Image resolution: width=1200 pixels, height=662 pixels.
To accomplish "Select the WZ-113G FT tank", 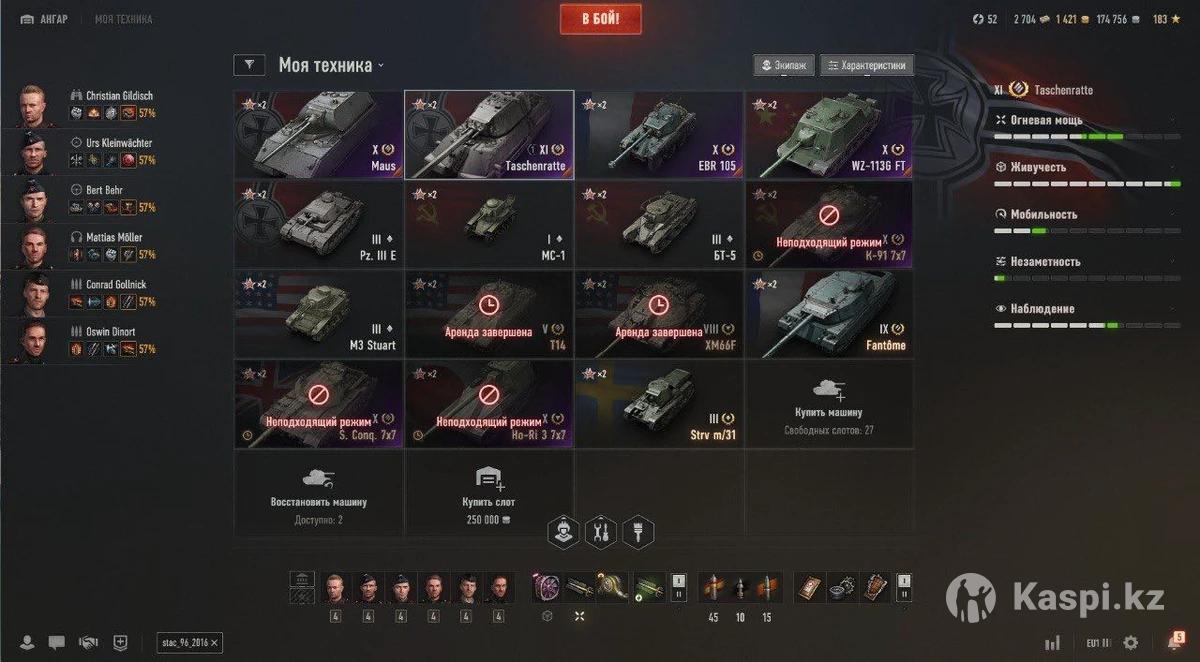I will click(x=829, y=135).
